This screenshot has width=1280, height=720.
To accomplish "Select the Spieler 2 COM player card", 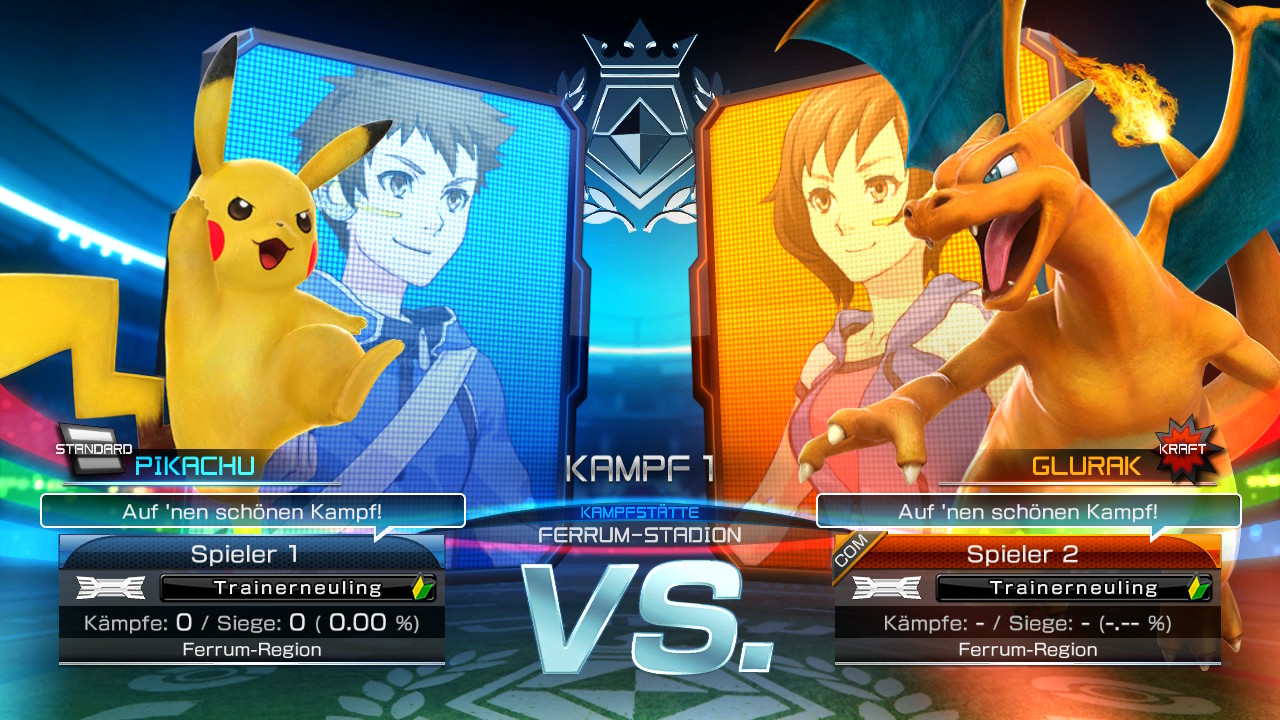I will pos(1027,598).
